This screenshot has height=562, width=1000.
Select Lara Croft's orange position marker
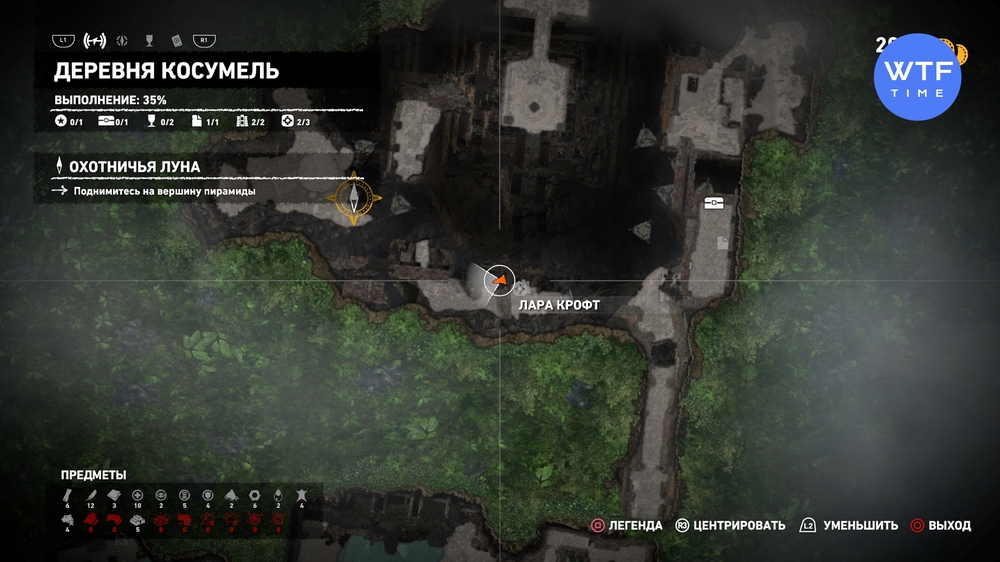(x=497, y=282)
